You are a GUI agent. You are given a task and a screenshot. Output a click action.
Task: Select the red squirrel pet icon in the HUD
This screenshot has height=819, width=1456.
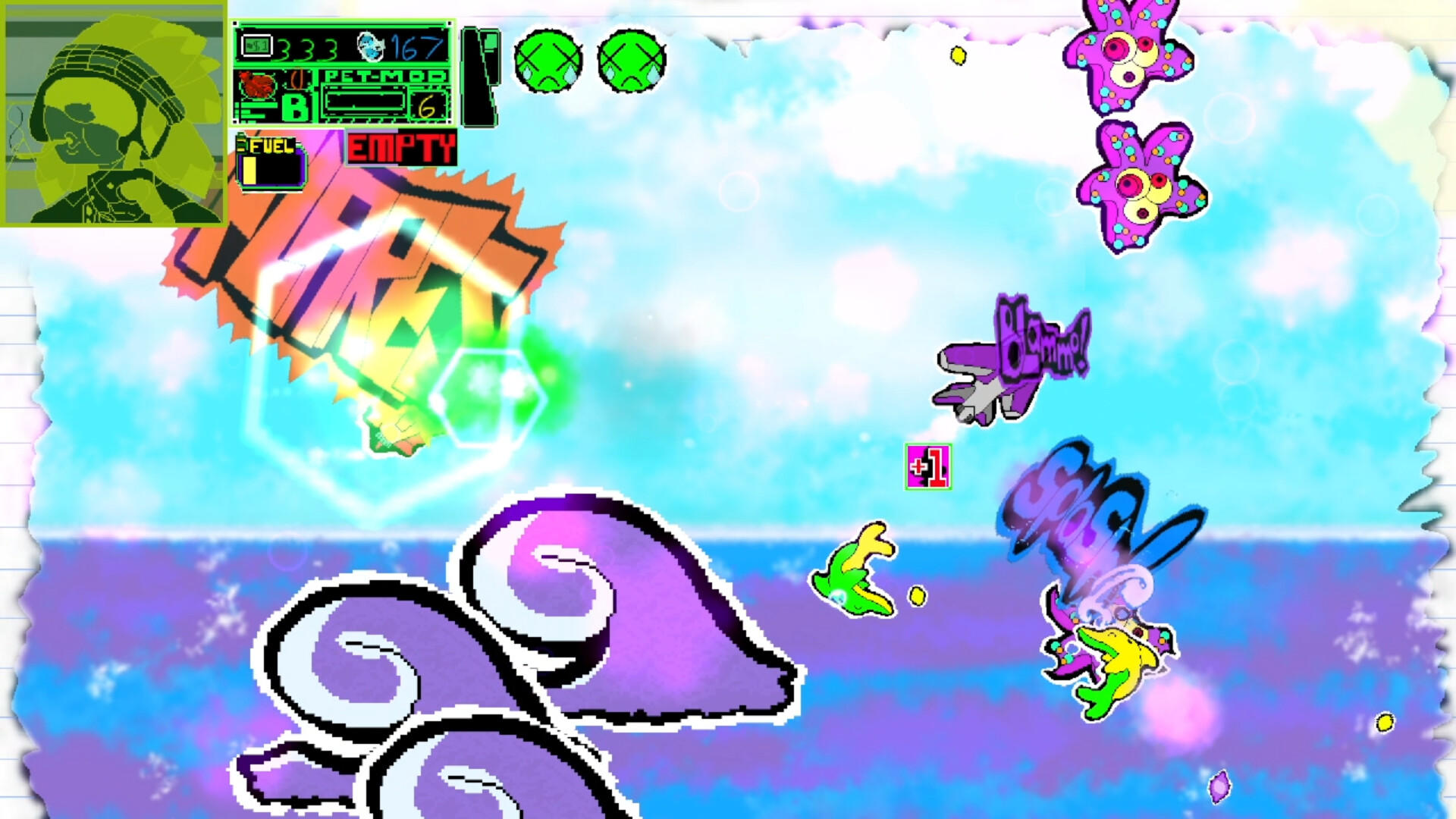pyautogui.click(x=257, y=83)
